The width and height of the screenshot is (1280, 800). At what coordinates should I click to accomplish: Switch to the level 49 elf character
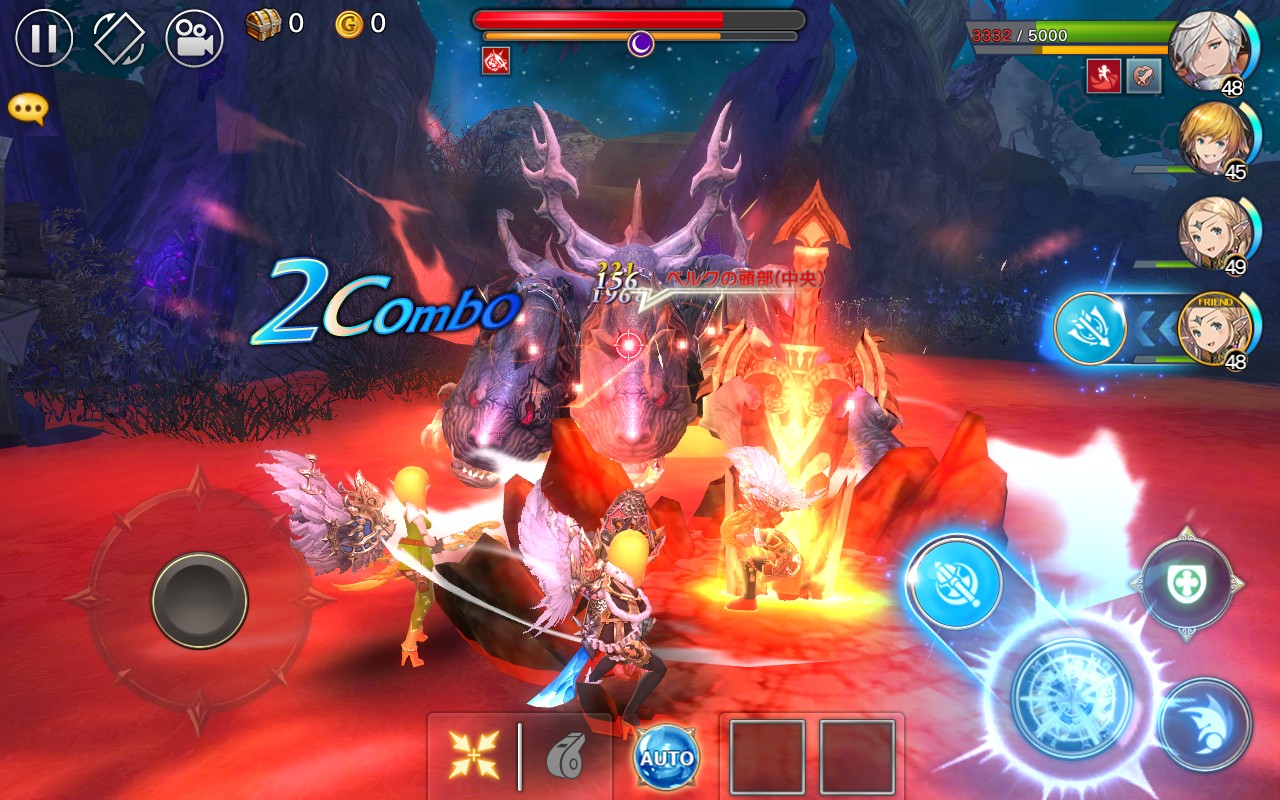point(1213,233)
